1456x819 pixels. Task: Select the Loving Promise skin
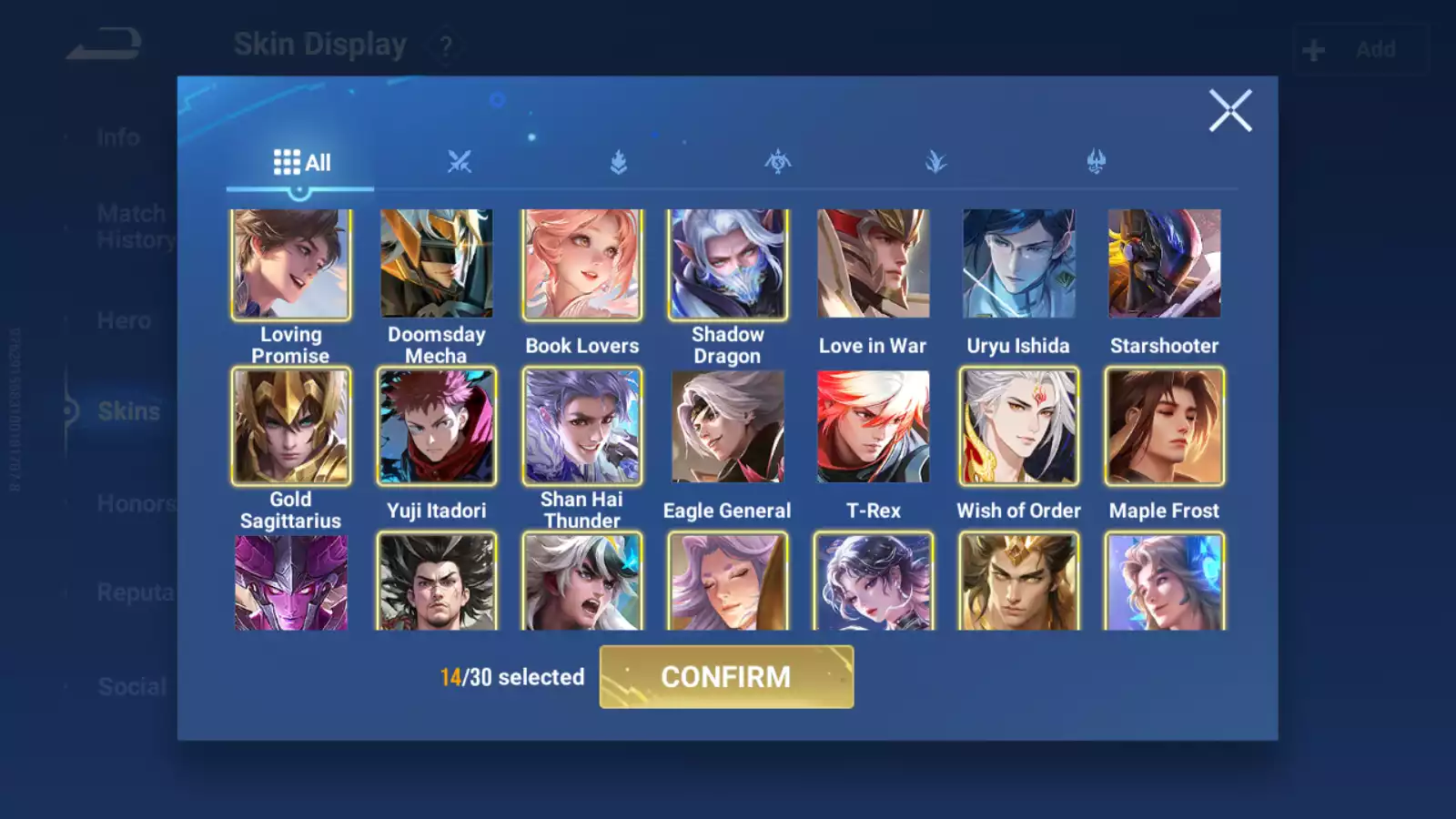(291, 264)
